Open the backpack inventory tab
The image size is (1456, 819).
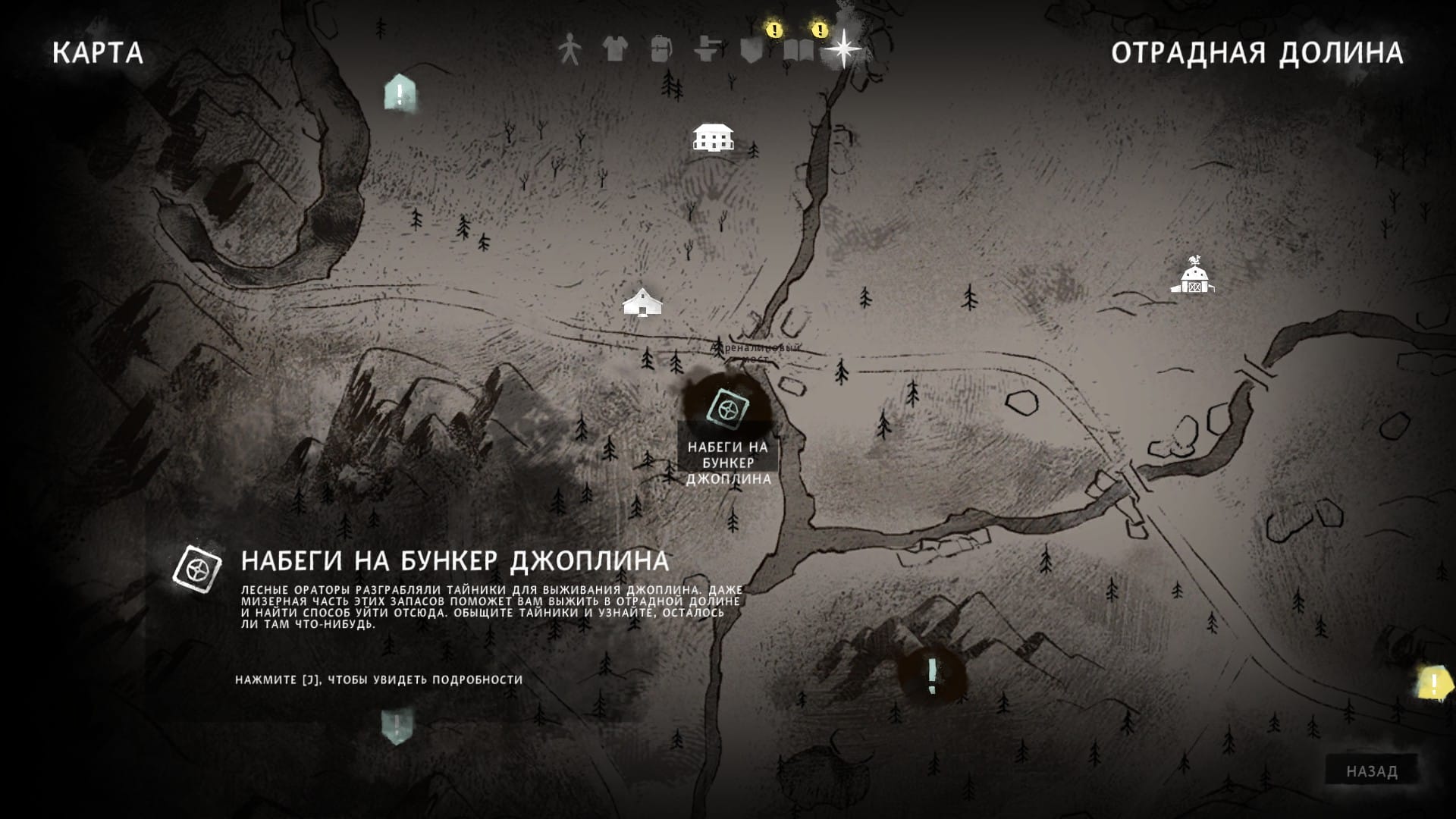pos(661,50)
